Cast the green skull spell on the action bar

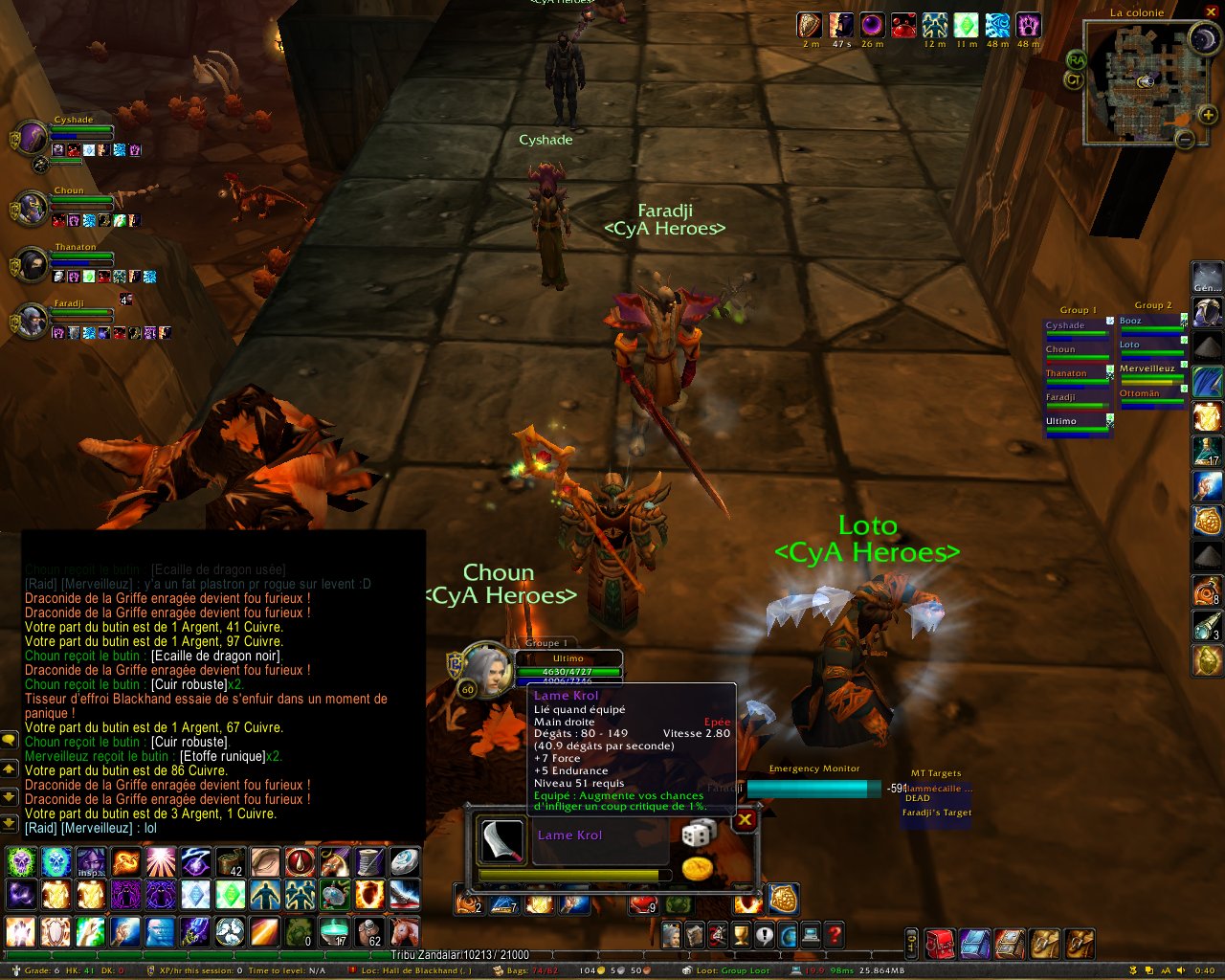click(x=21, y=863)
